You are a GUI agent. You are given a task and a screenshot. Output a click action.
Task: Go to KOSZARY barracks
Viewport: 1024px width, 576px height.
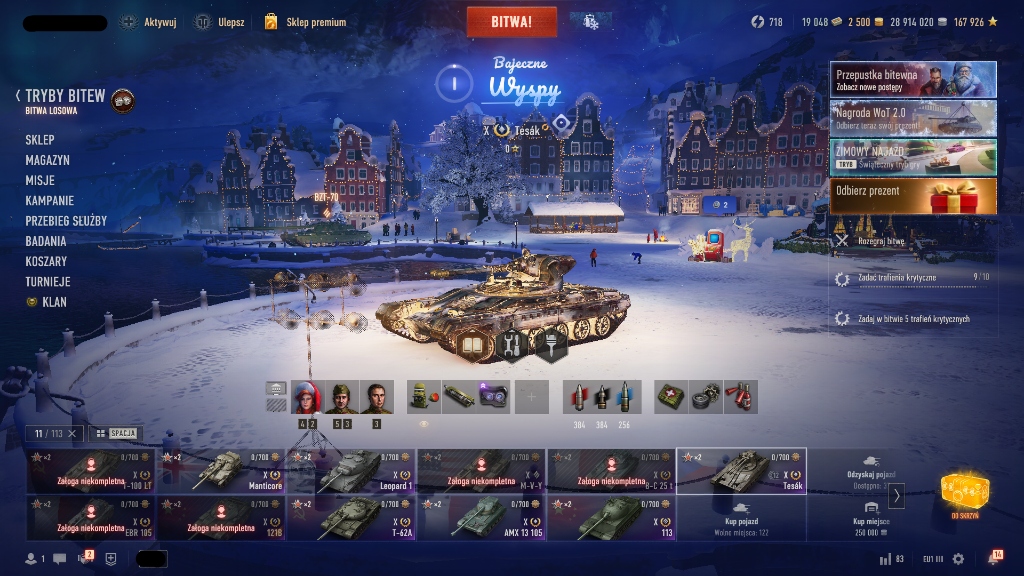46,261
